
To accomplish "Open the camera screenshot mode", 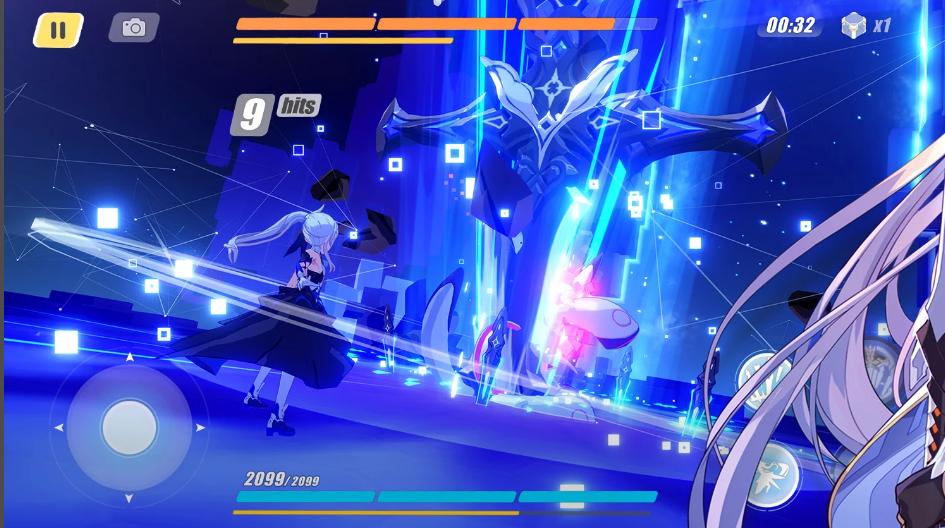I will [133, 28].
